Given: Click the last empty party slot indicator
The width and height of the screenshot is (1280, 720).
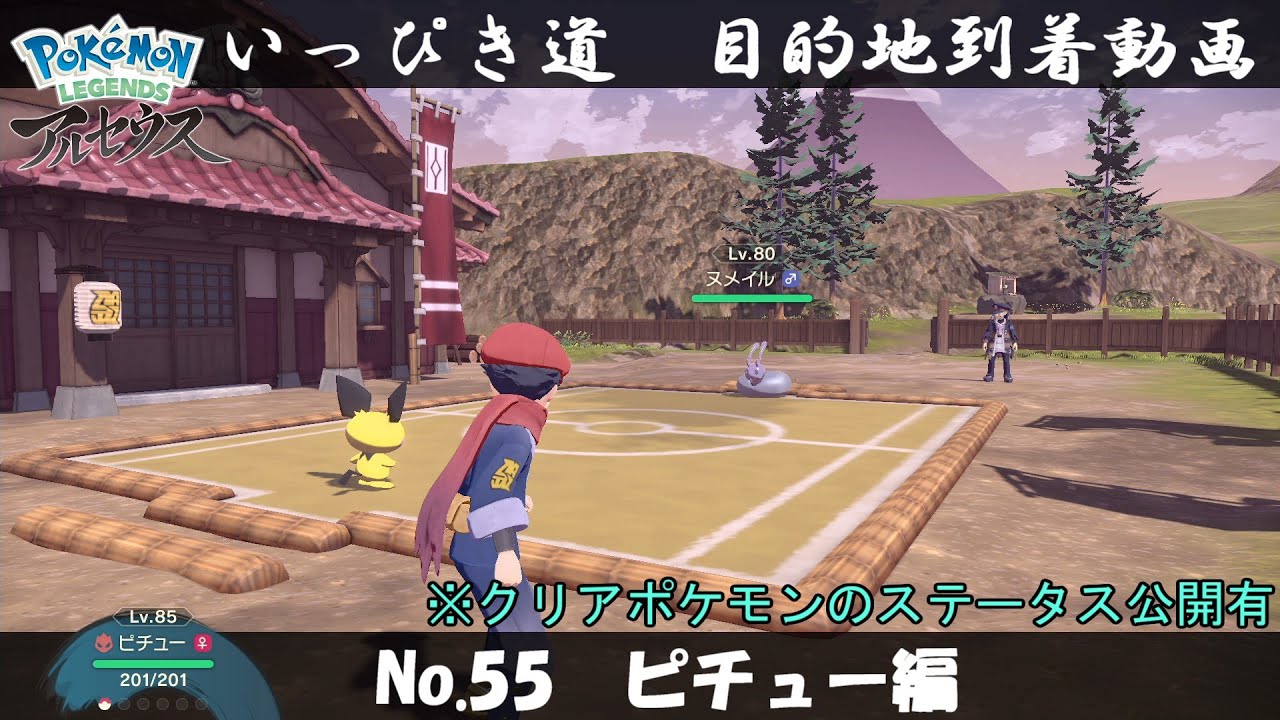Looking at the screenshot, I should (200, 704).
